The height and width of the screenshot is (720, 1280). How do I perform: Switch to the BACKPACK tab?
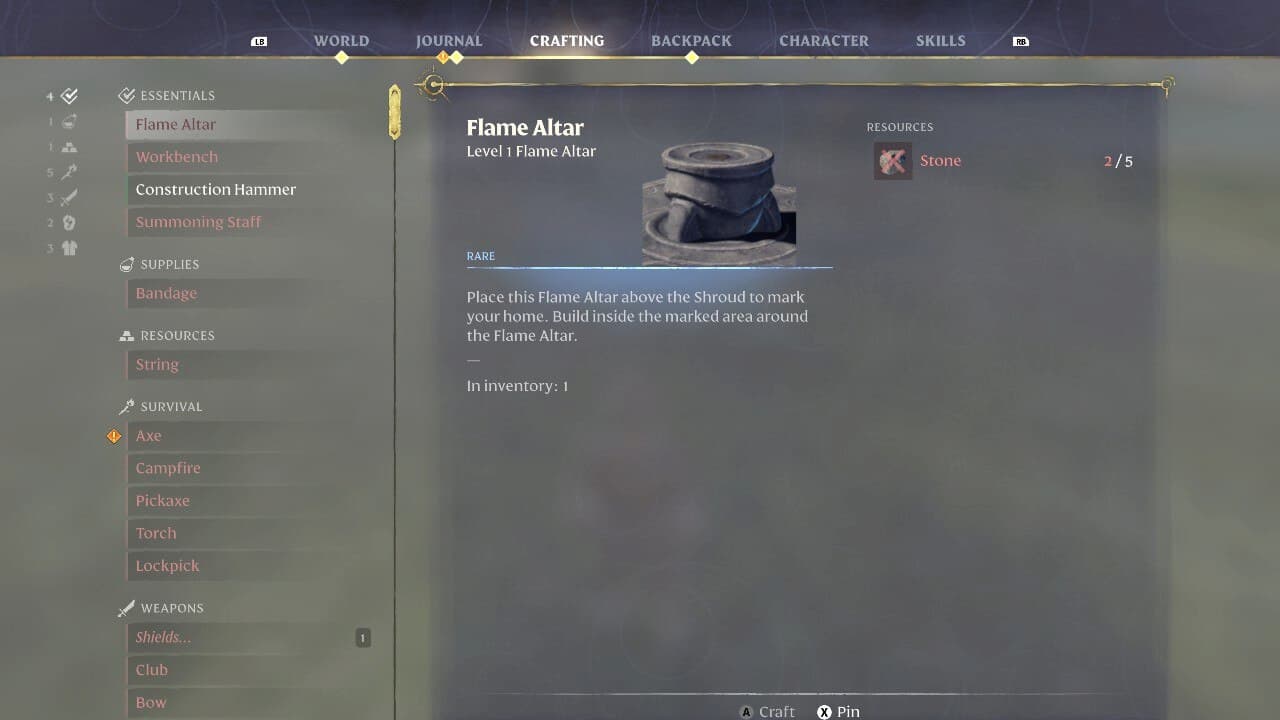click(x=691, y=40)
